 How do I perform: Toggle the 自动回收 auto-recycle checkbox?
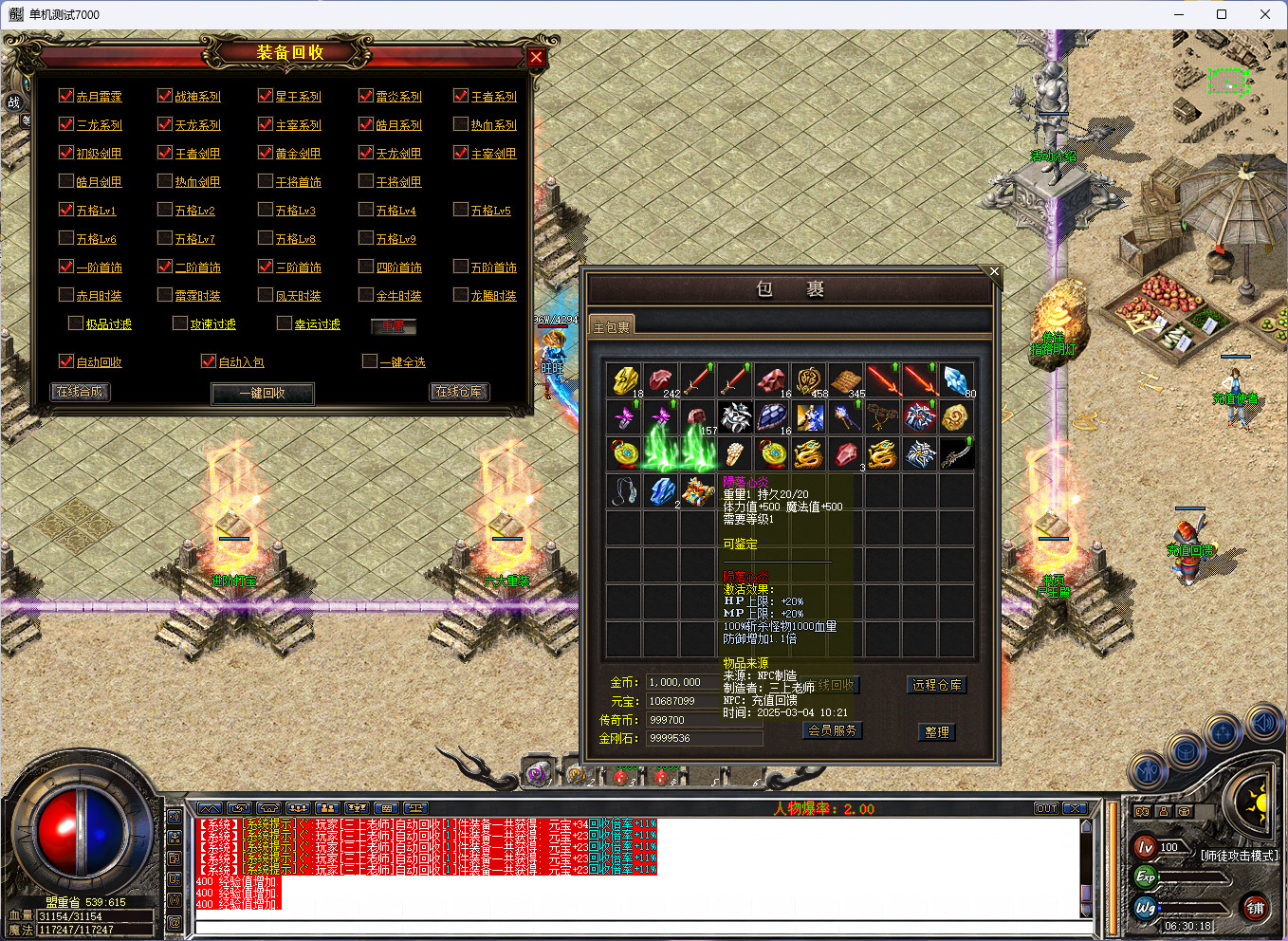(66, 361)
